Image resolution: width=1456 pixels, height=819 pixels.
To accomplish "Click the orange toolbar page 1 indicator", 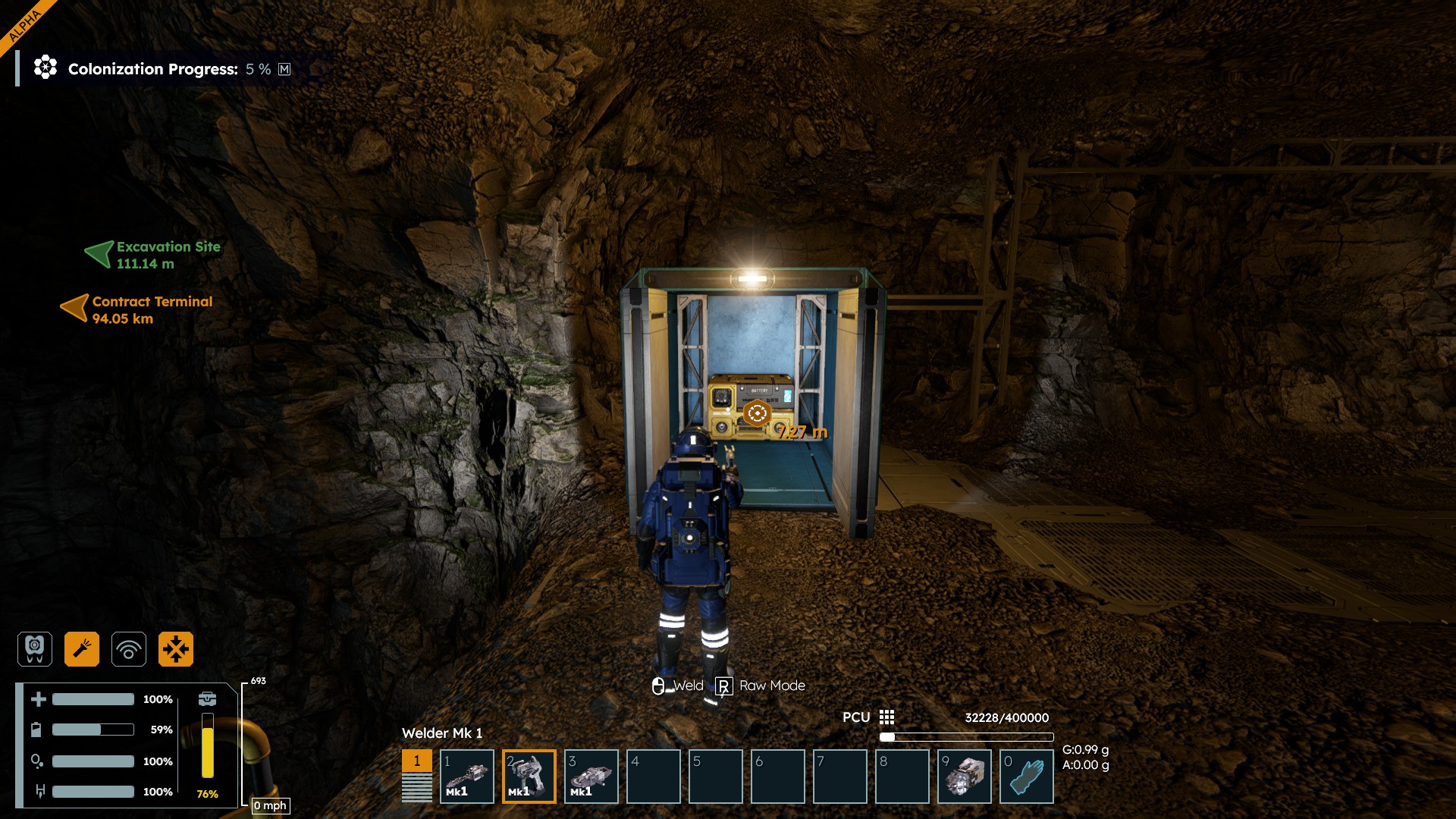I will click(x=416, y=761).
